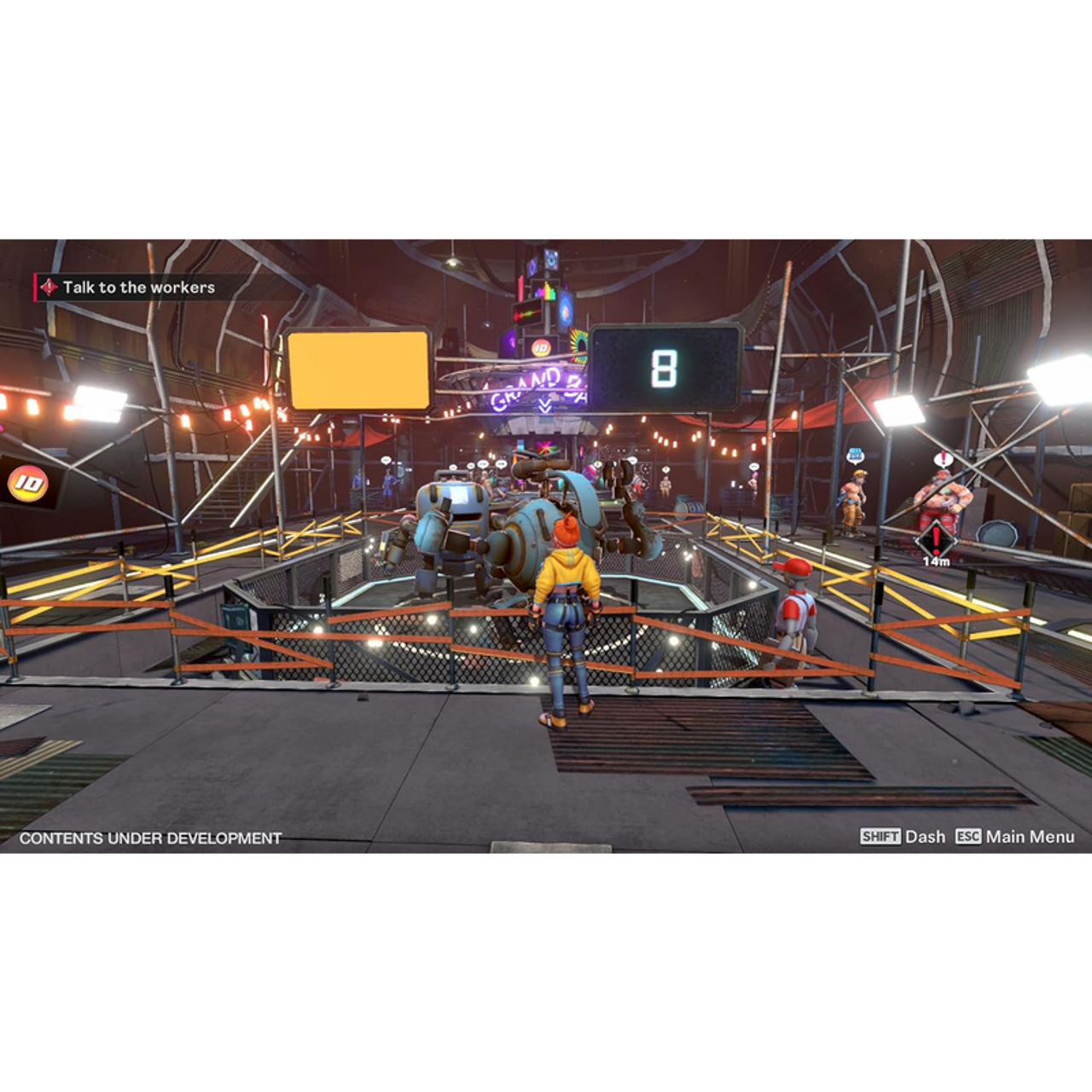Click the white exclamation bubble above the large worker
Viewport: 1092px width, 1092px height.
[x=944, y=460]
